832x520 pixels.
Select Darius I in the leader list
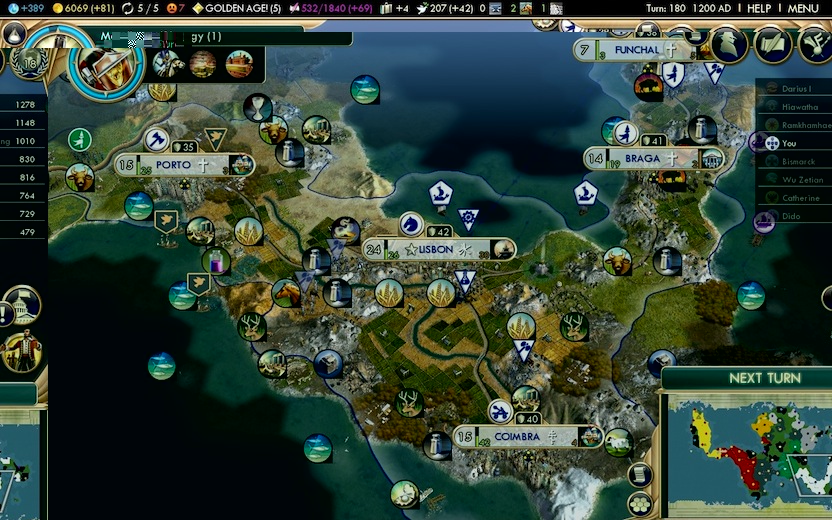pos(795,89)
